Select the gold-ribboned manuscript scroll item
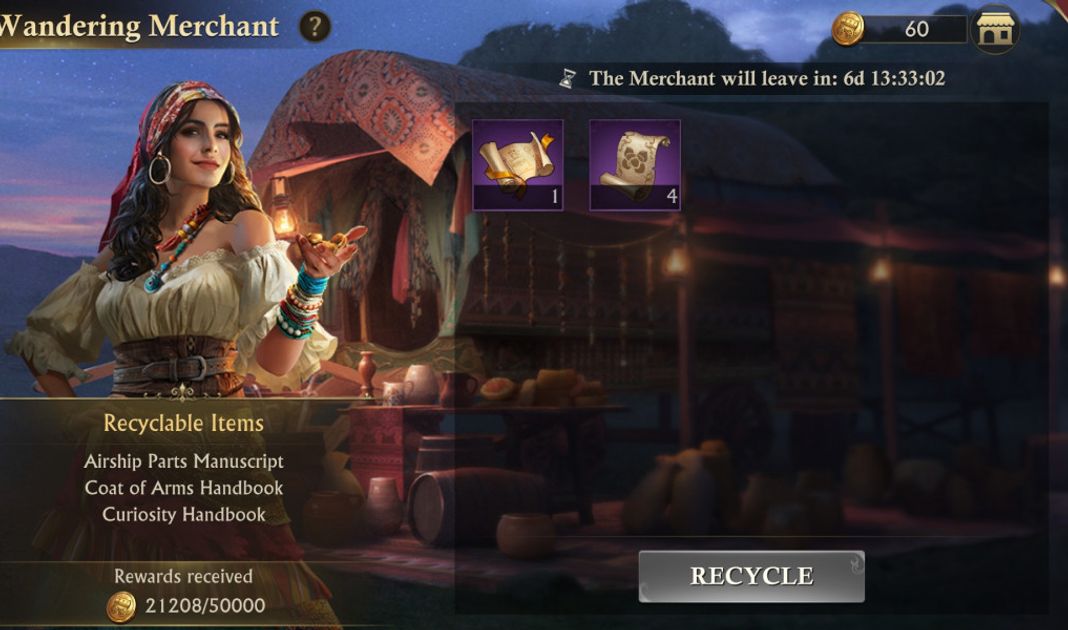The height and width of the screenshot is (630, 1068). 517,165
